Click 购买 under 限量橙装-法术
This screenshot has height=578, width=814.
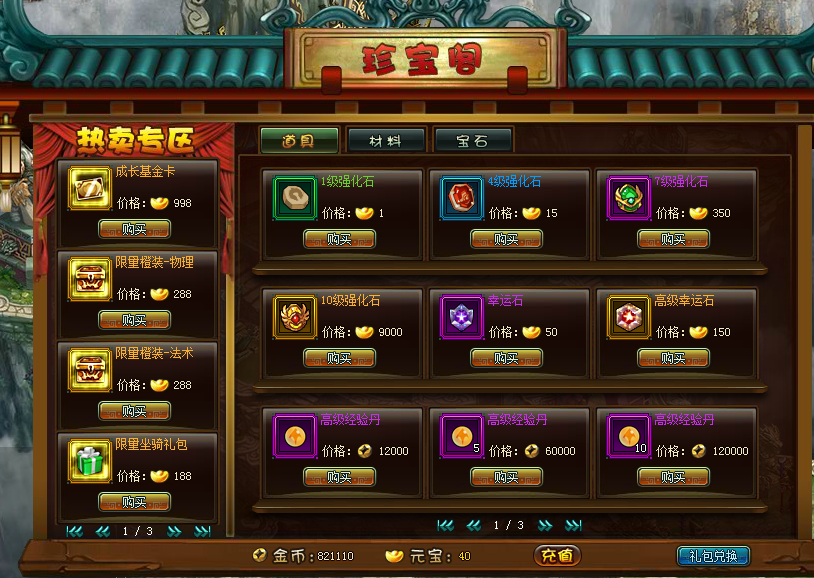coord(134,411)
